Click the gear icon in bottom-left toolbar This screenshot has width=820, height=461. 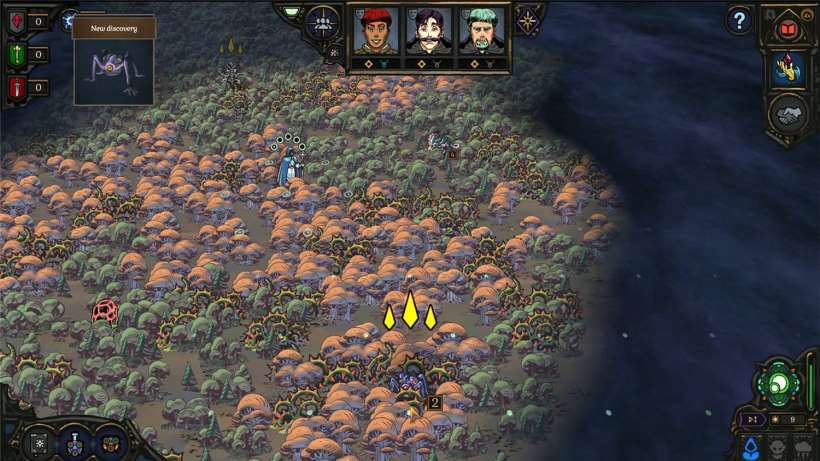point(40,443)
